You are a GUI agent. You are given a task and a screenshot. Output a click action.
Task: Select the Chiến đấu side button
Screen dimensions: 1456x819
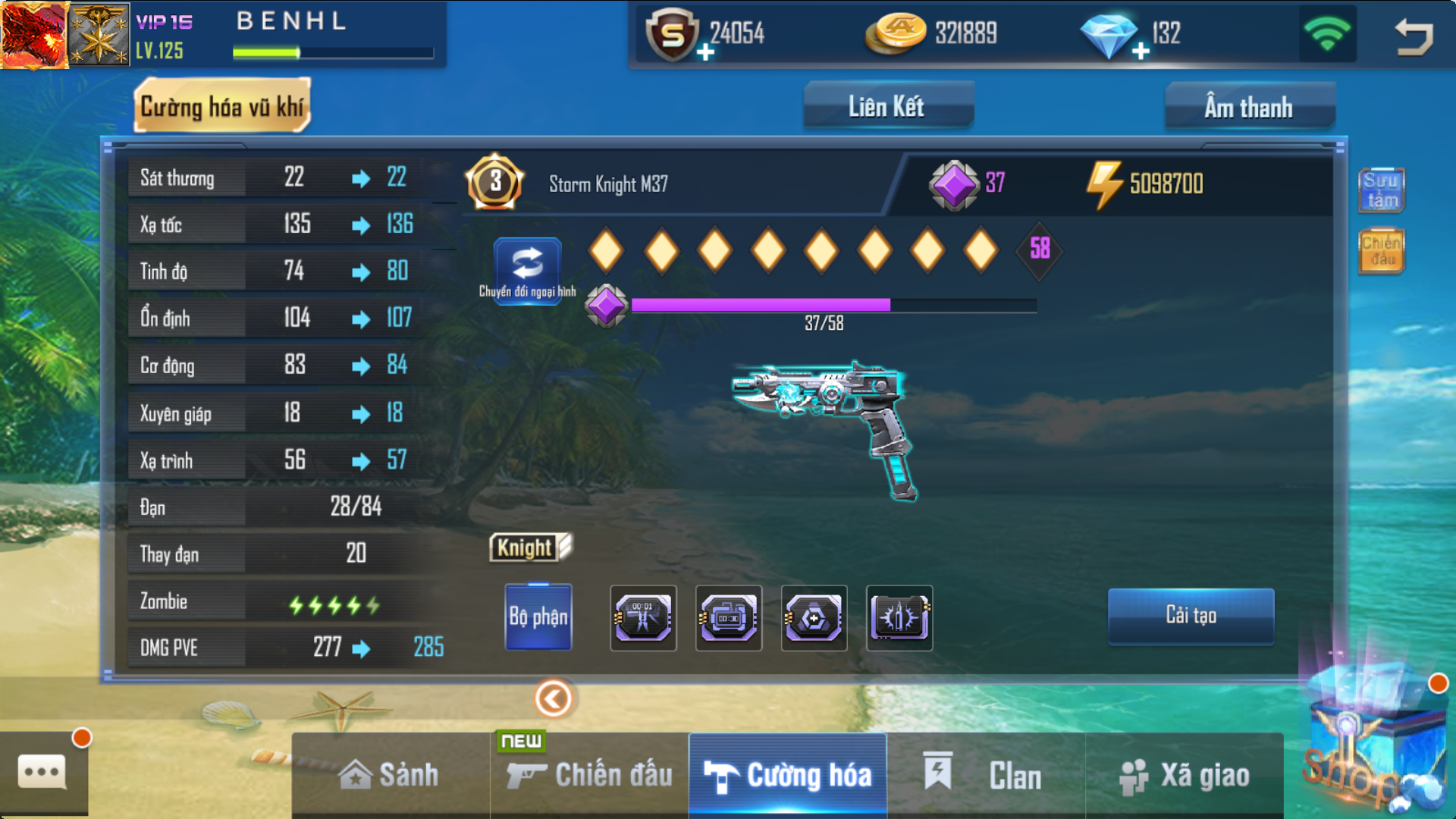(1381, 251)
